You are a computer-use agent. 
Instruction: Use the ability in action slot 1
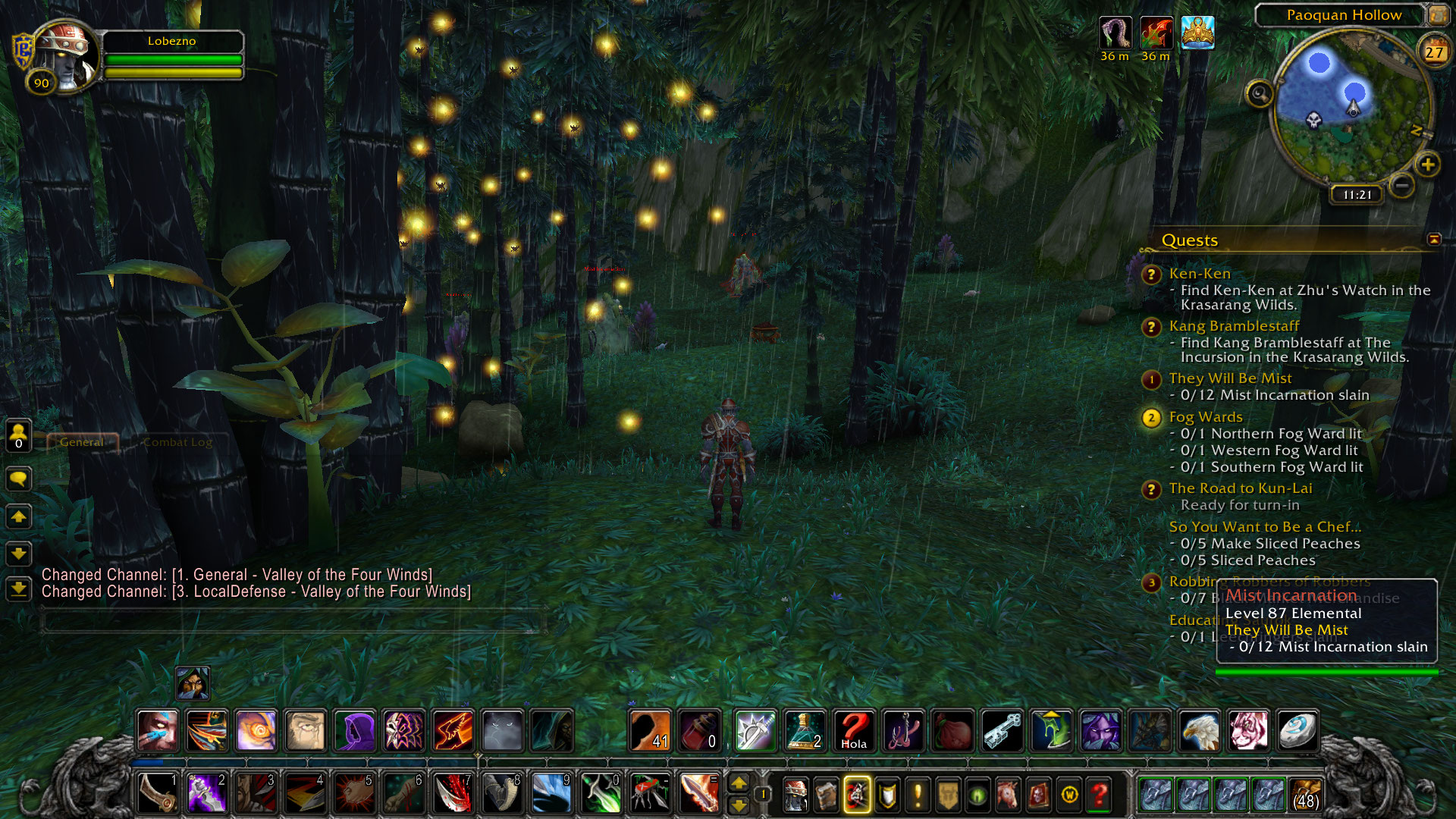(x=158, y=793)
